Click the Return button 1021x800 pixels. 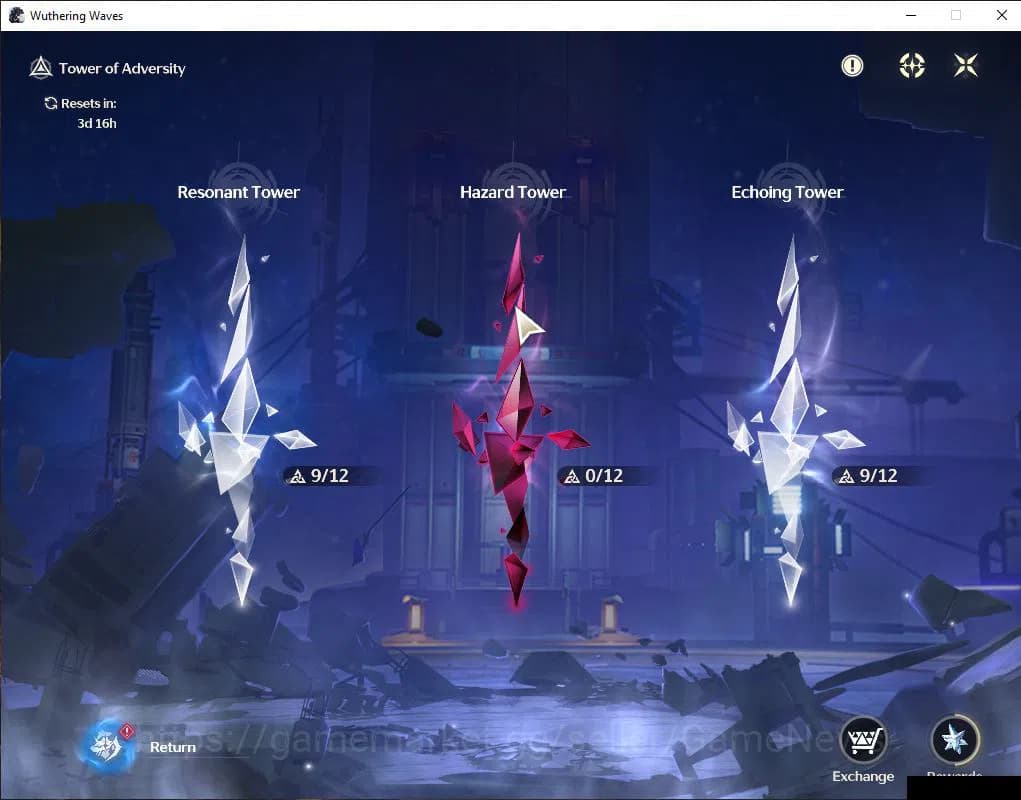pos(109,746)
